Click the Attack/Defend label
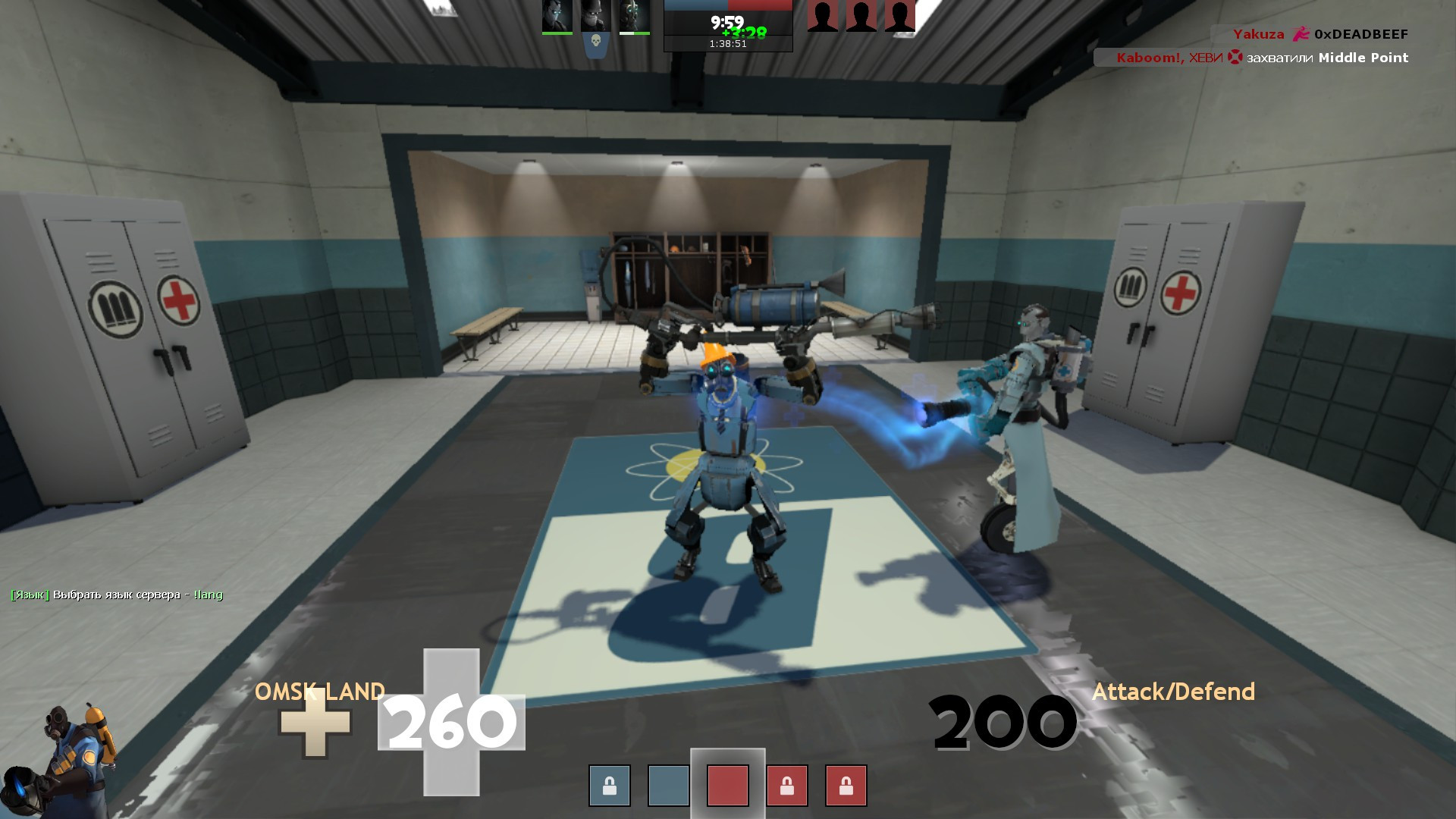Image resolution: width=1456 pixels, height=819 pixels. click(1174, 692)
